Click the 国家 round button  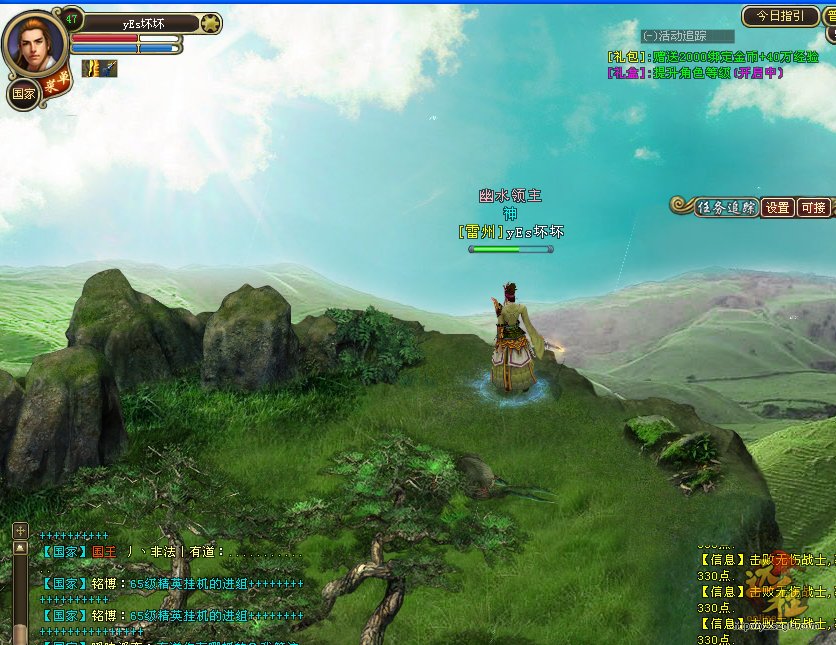coord(22,96)
